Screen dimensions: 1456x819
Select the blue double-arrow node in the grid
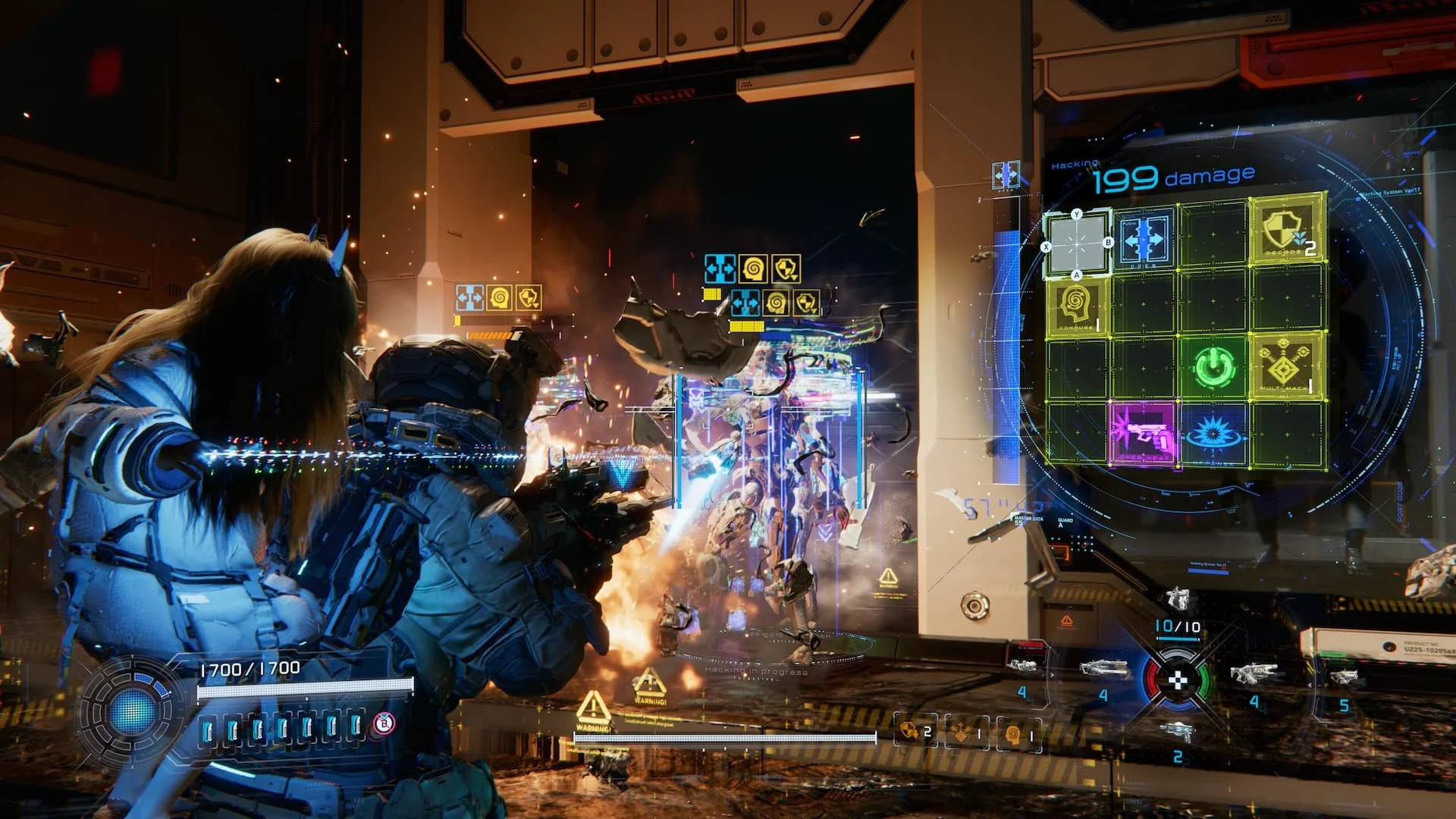1144,240
